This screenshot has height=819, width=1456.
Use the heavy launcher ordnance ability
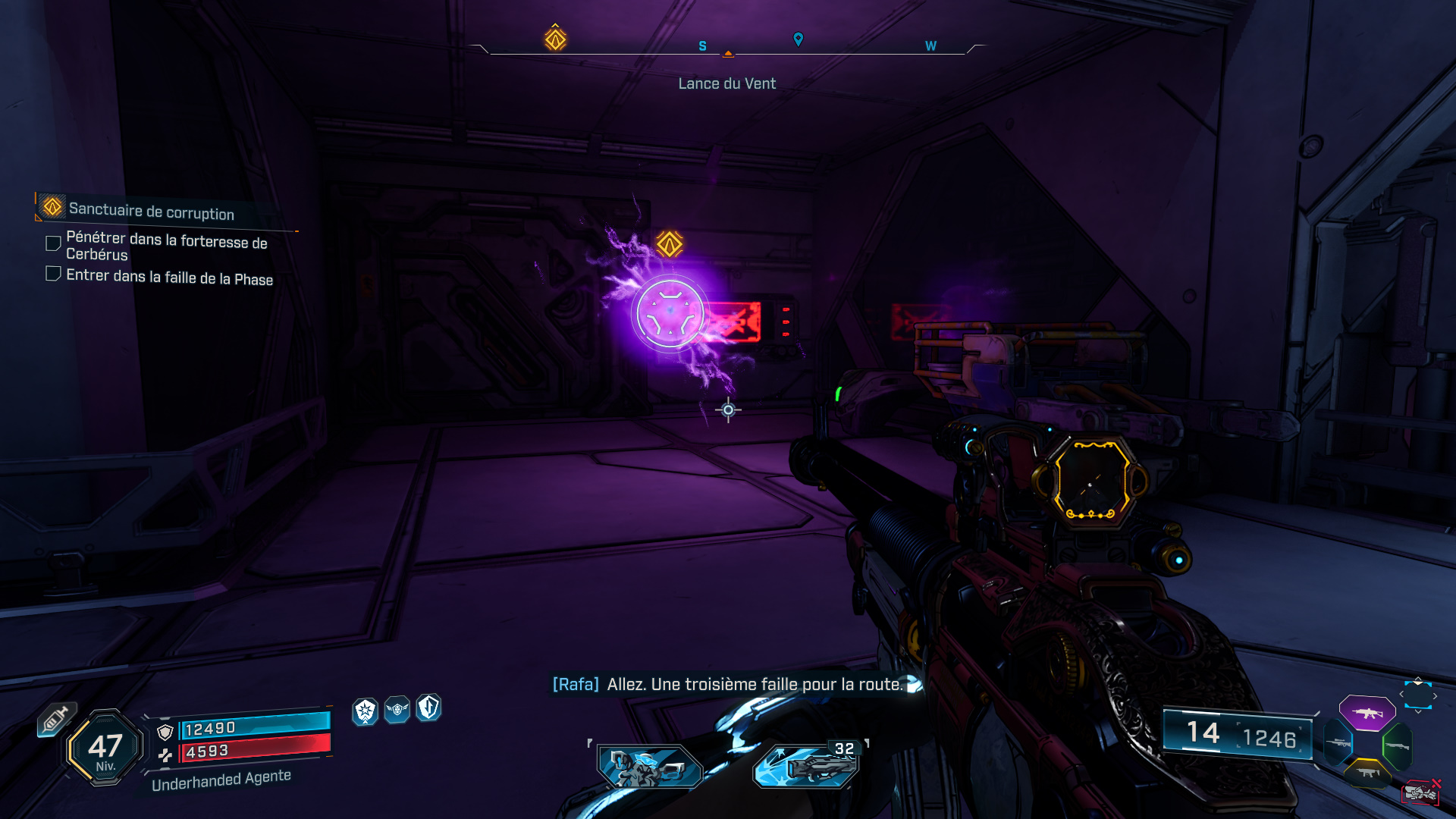pos(807,767)
